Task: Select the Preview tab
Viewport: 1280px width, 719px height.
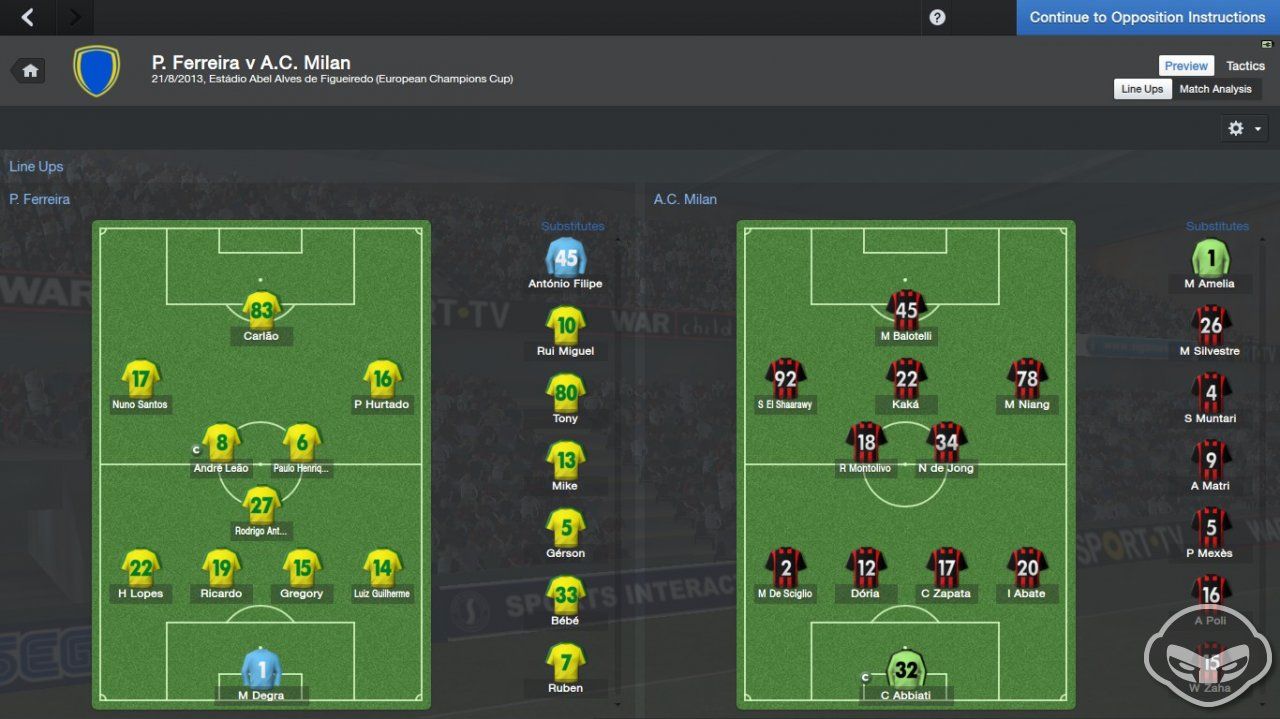Action: coord(1186,66)
